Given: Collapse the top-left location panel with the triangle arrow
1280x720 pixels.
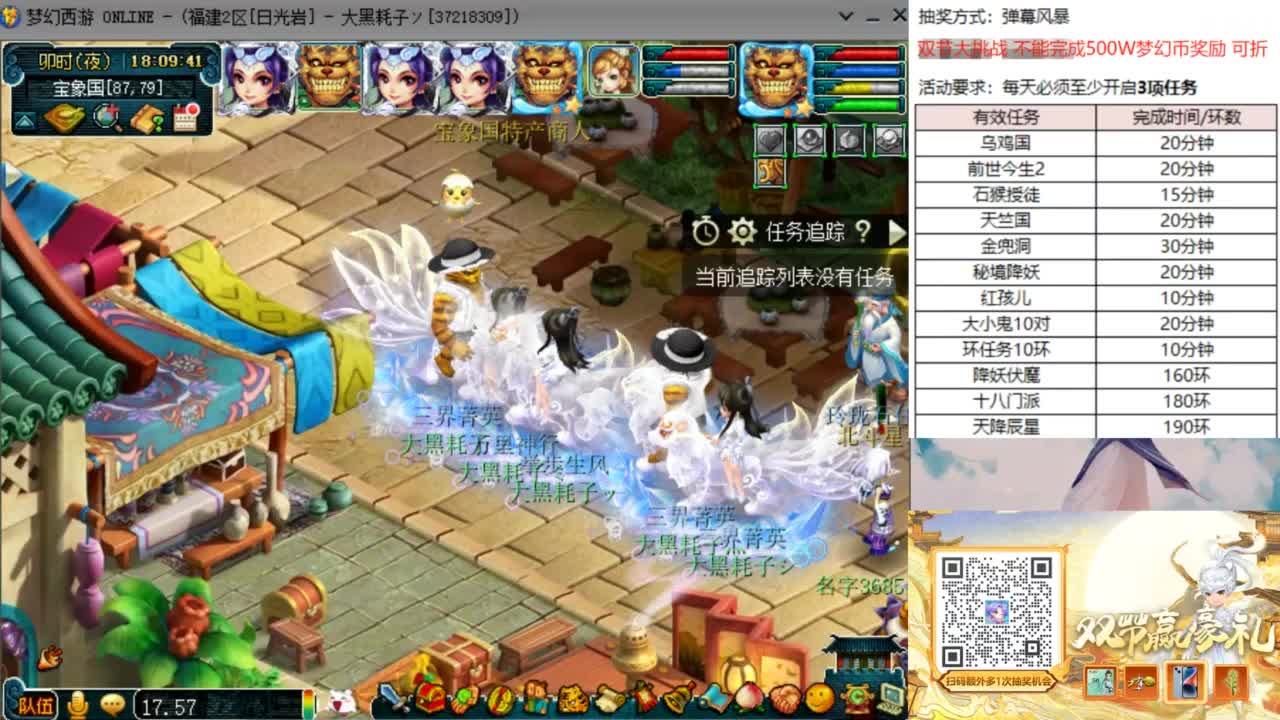Looking at the screenshot, I should pyautogui.click(x=24, y=120).
